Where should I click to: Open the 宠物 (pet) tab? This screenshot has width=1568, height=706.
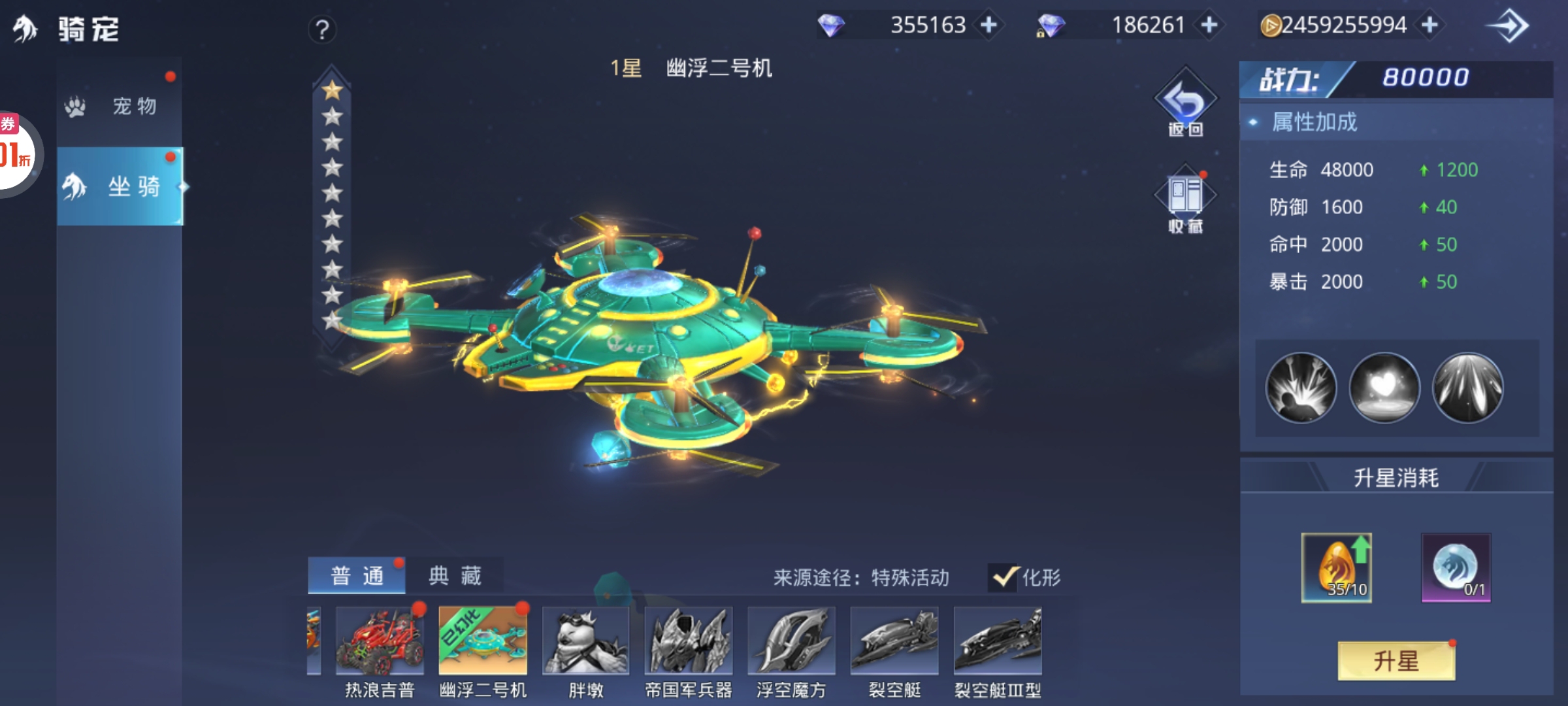pos(120,106)
